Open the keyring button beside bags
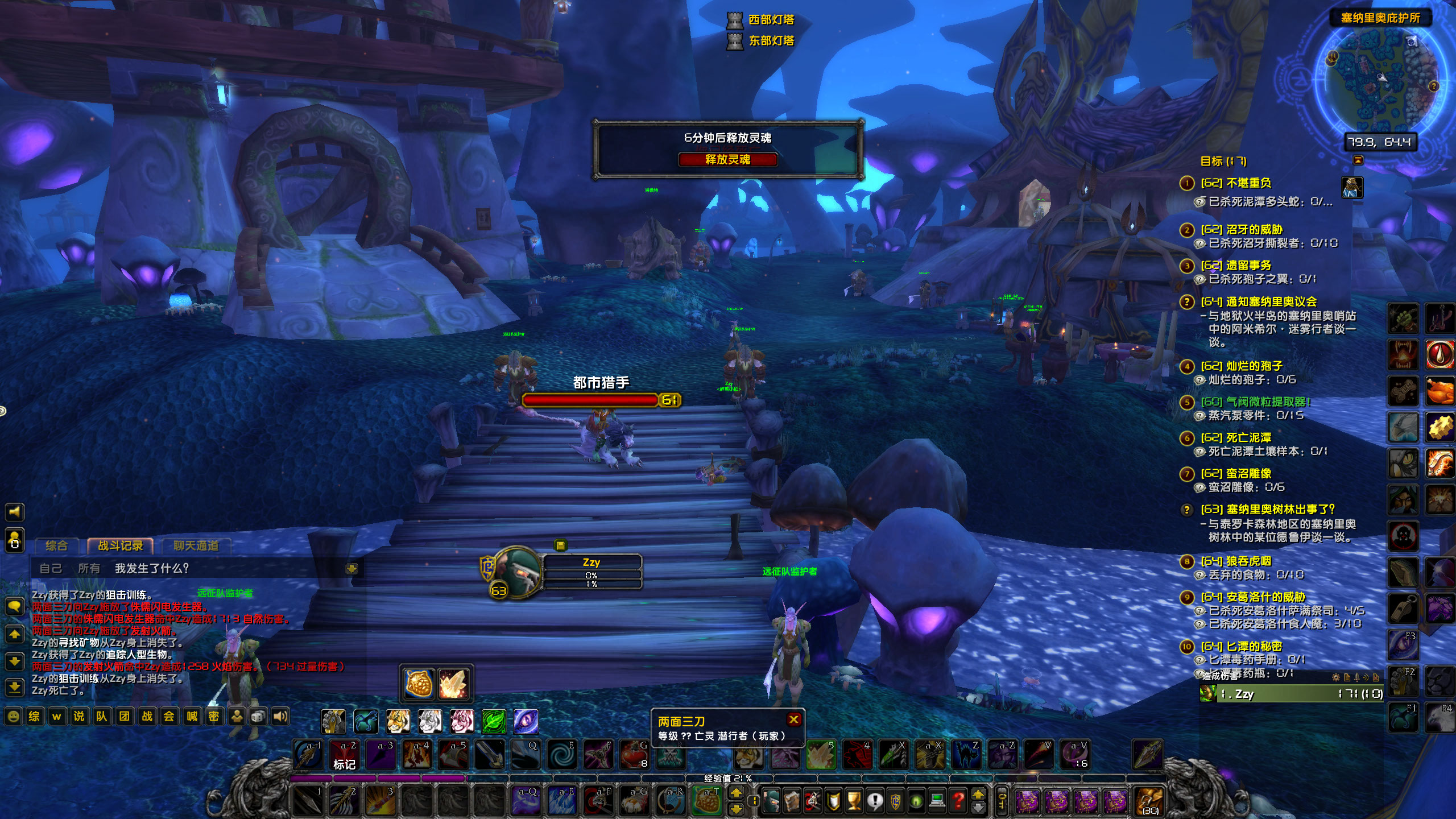 click(x=1003, y=801)
